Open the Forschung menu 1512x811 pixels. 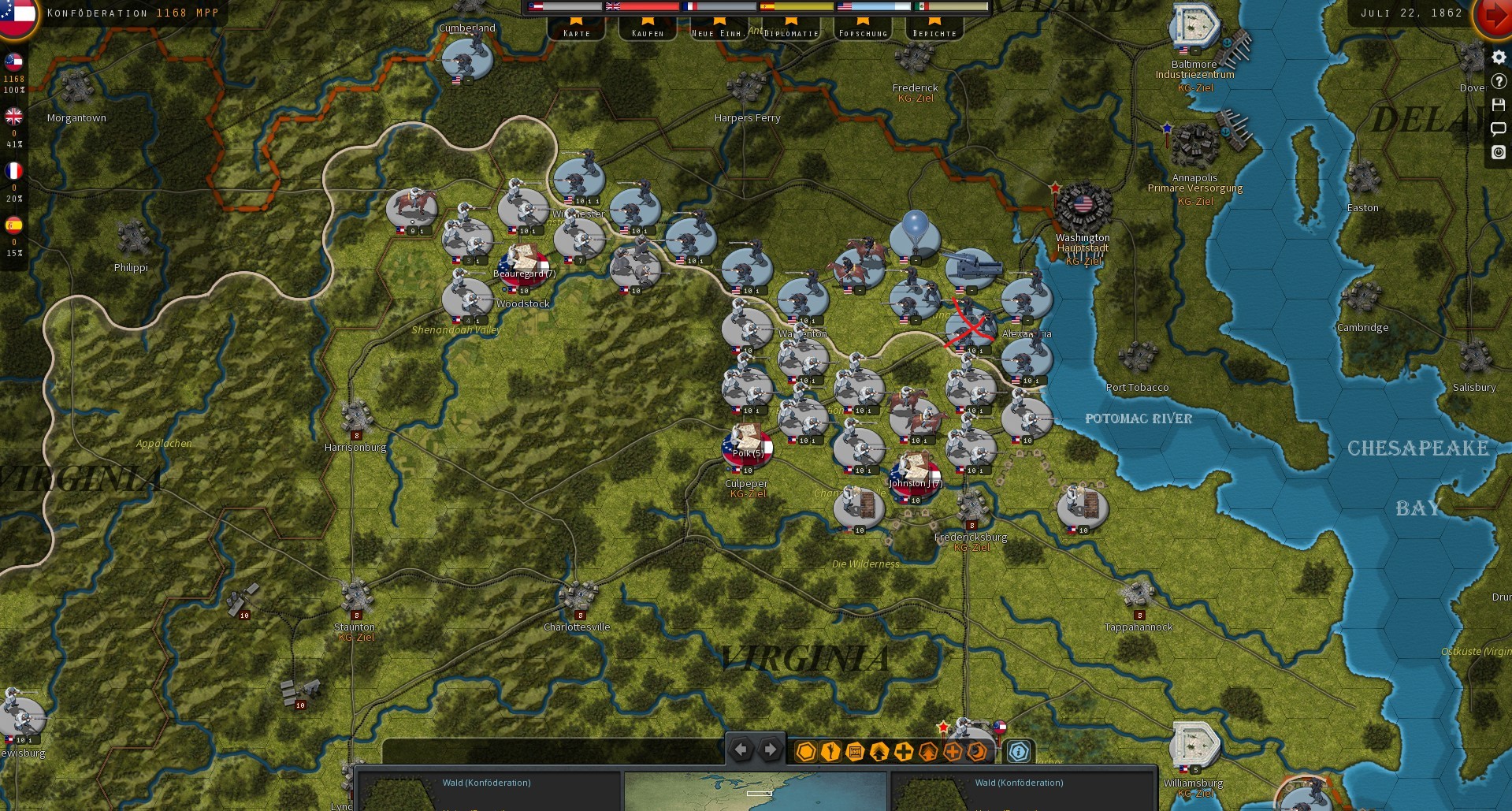coord(863,33)
